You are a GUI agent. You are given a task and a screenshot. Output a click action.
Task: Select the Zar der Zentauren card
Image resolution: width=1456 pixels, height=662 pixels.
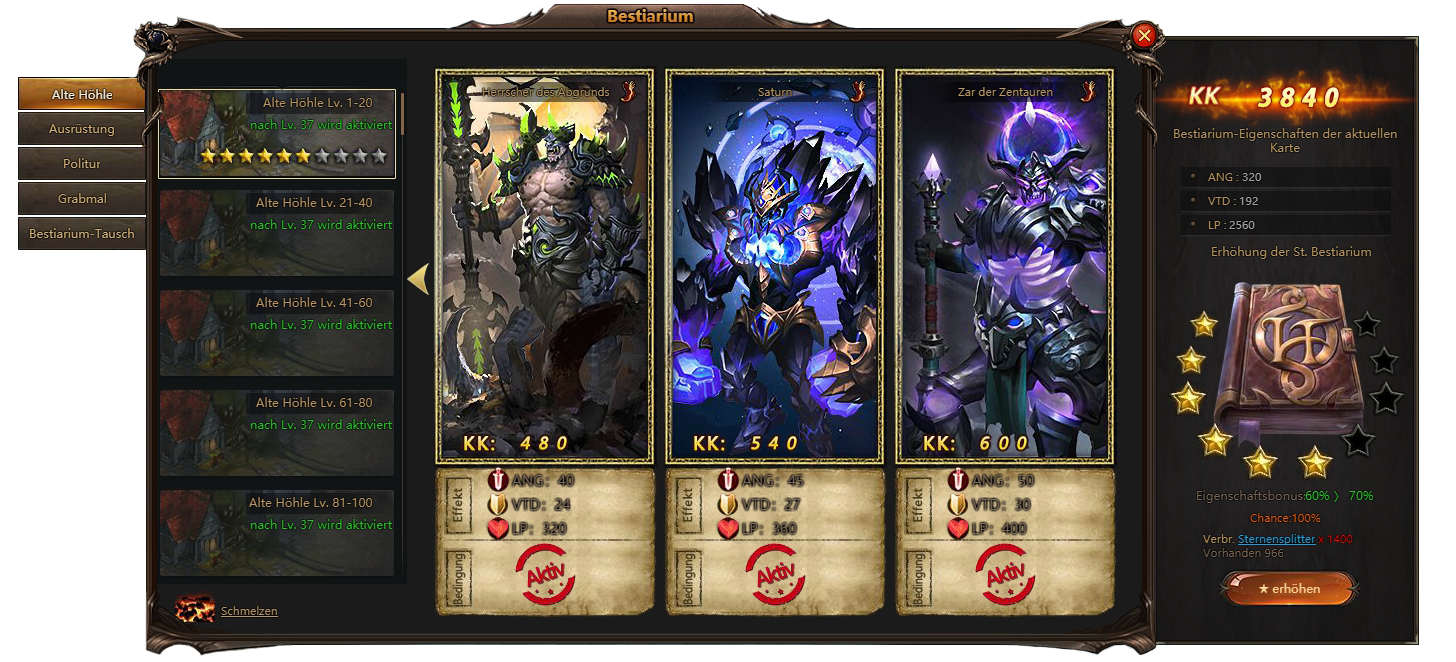point(1005,266)
